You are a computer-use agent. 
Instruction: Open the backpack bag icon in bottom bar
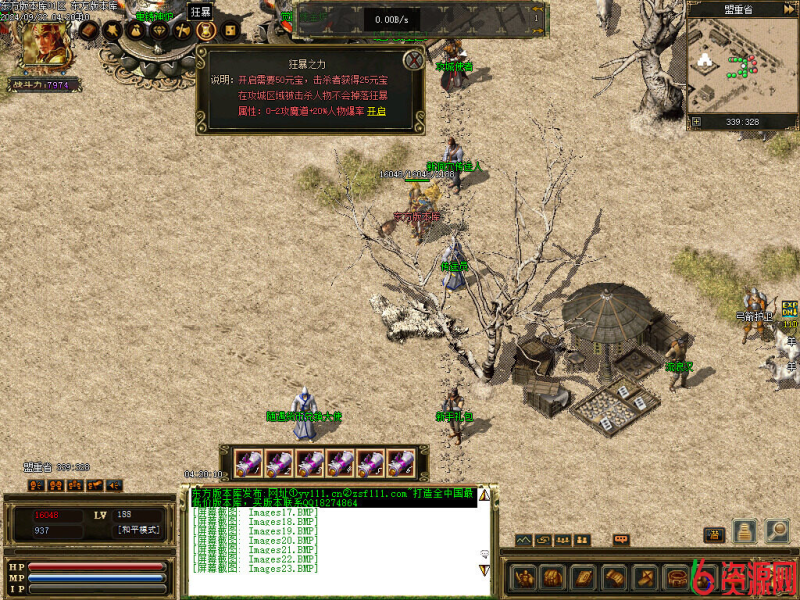552,577
